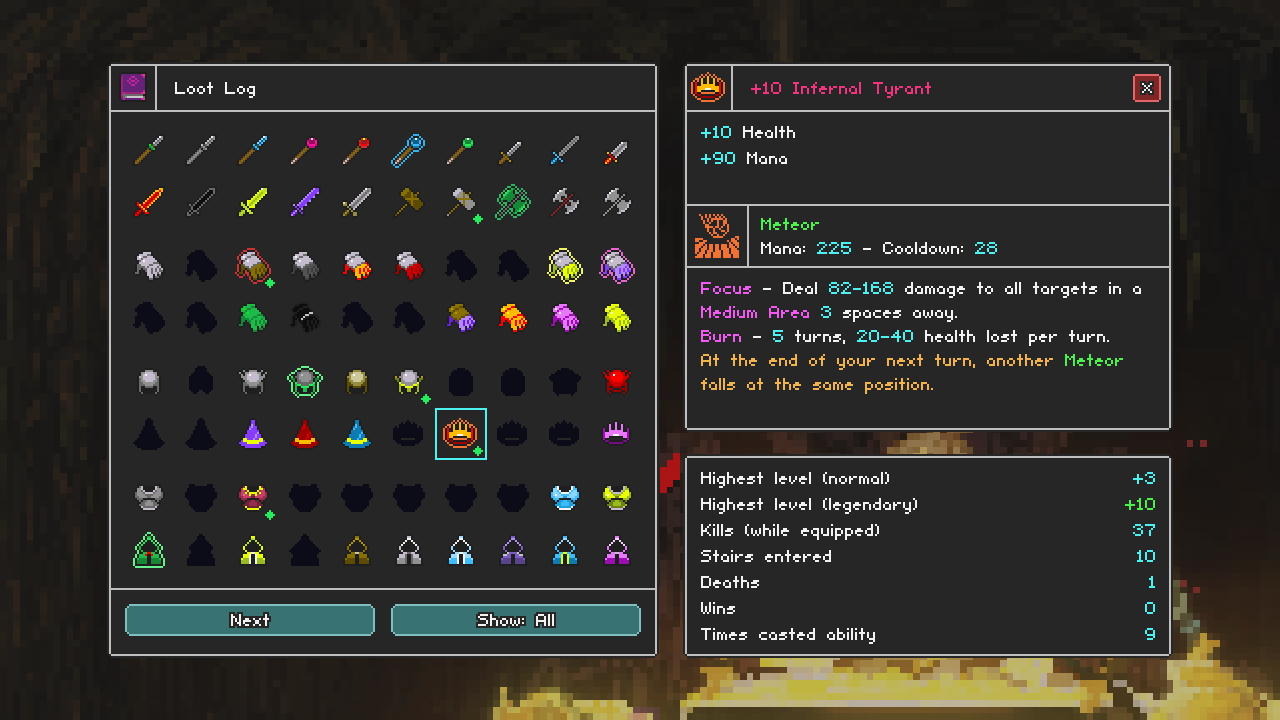Image resolution: width=1280 pixels, height=720 pixels.
Task: Click the Next button
Action: point(249,620)
